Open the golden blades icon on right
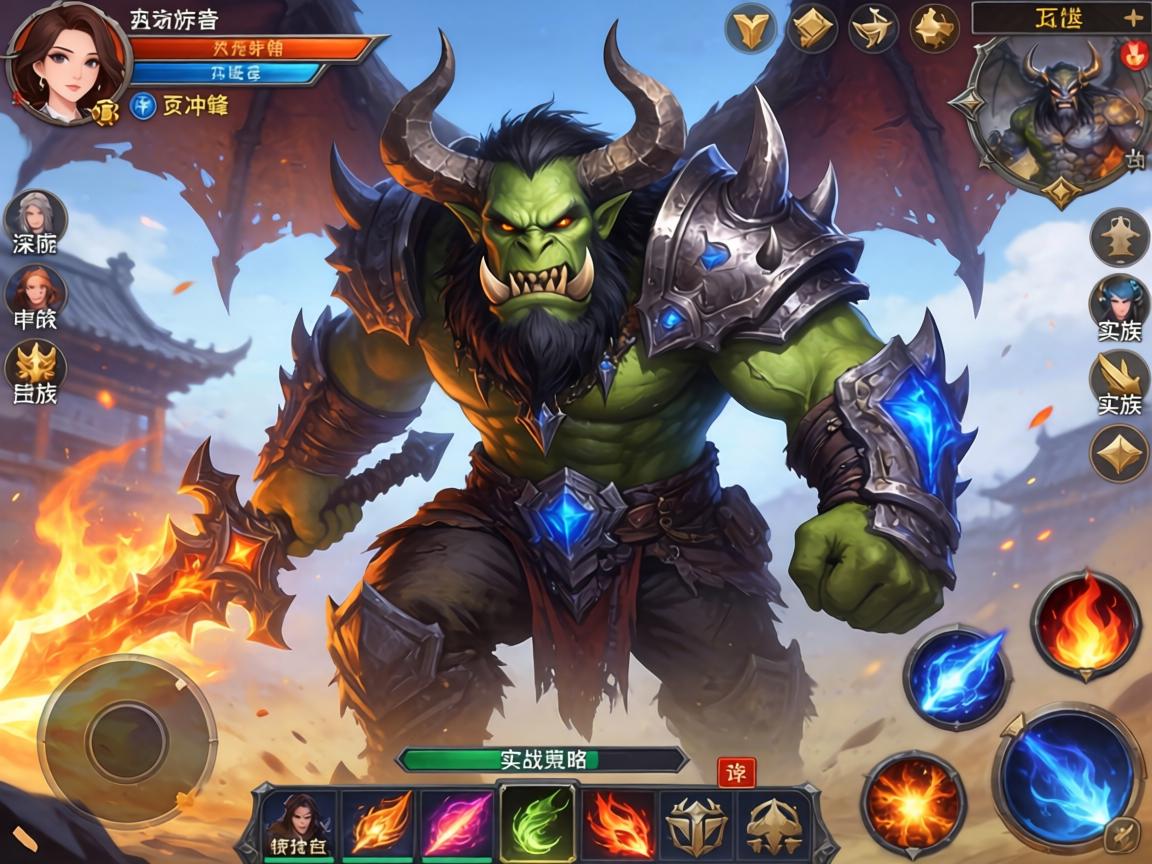Screen dimensions: 1152x864 pos(1119,375)
